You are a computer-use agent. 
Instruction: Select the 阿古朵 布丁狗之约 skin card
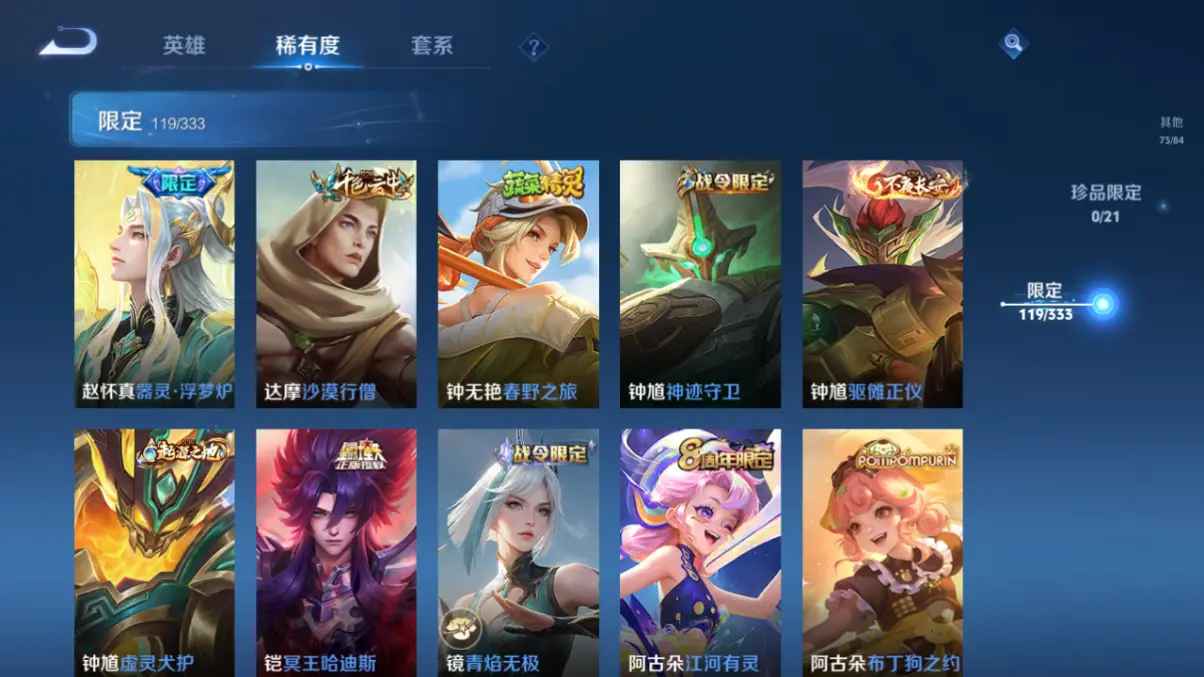click(882, 552)
